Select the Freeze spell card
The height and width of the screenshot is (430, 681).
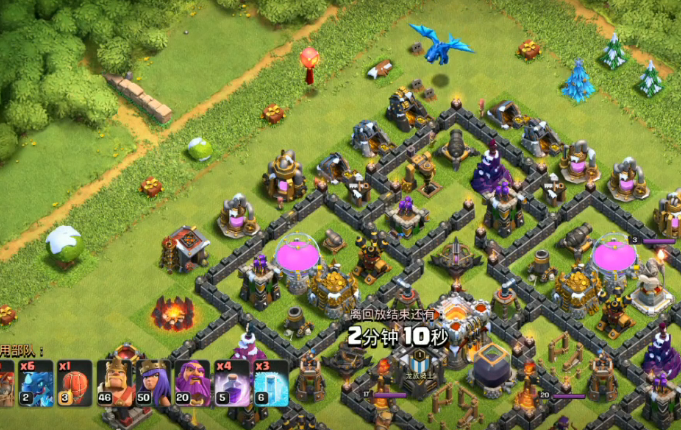coord(270,383)
